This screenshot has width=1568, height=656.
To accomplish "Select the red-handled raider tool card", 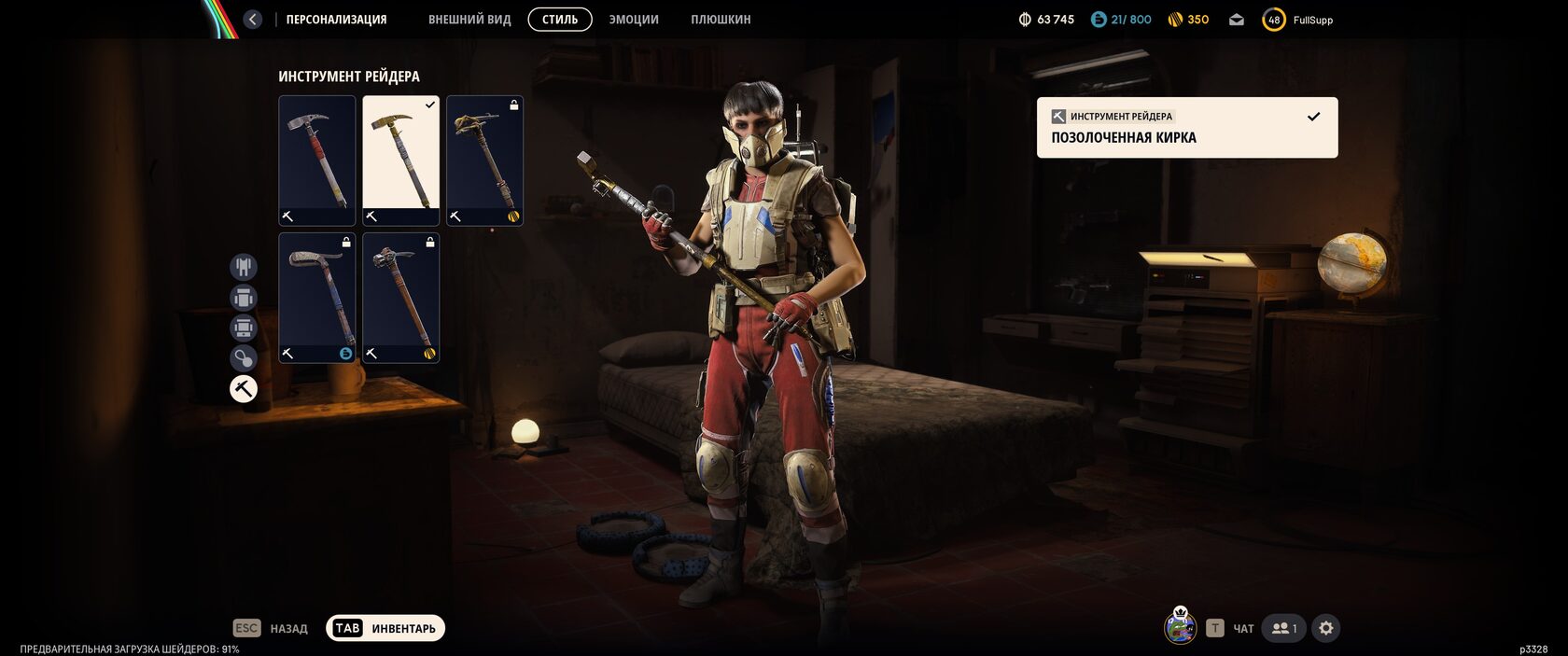I will click(317, 161).
